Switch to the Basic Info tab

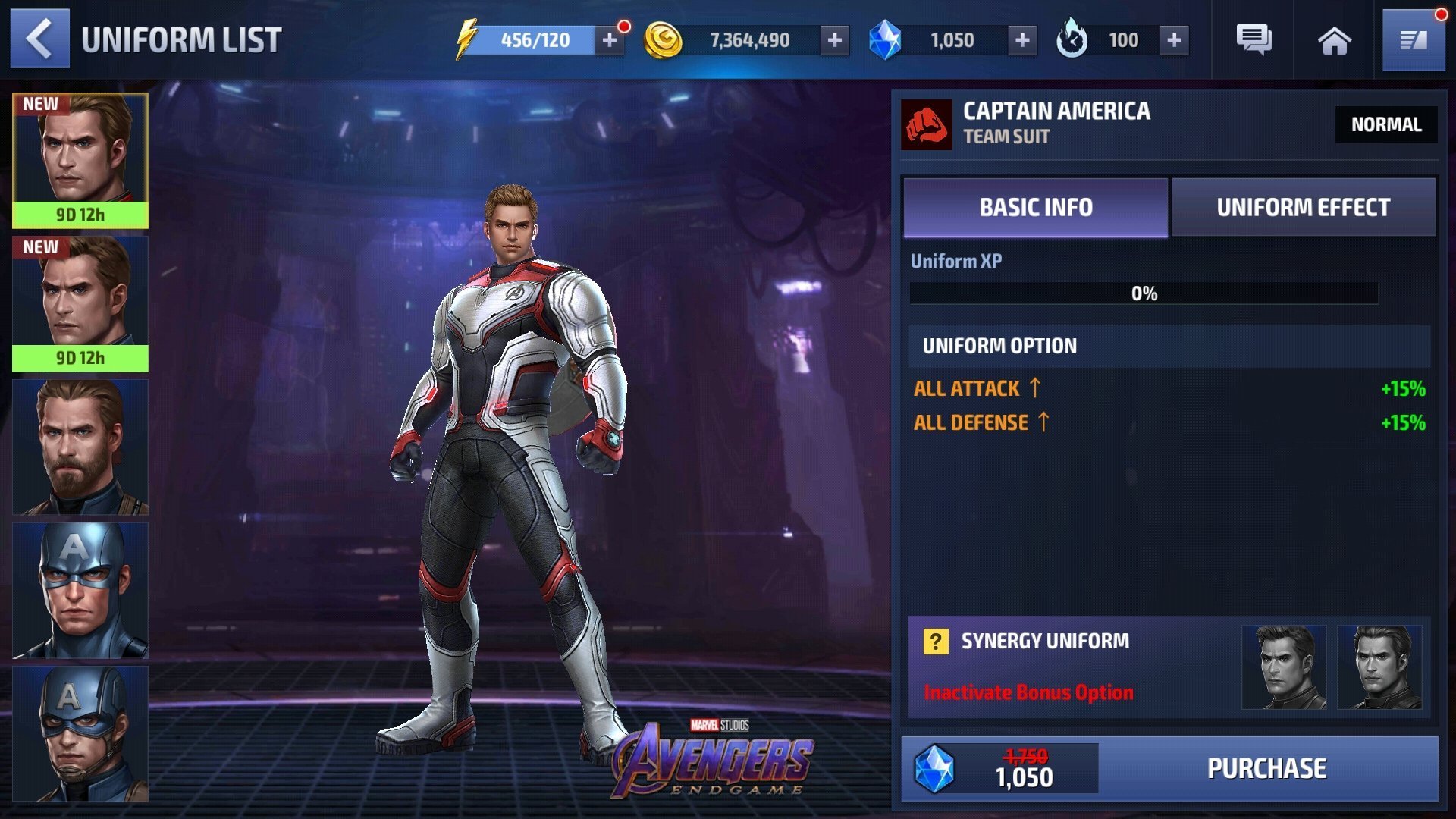tap(1035, 207)
